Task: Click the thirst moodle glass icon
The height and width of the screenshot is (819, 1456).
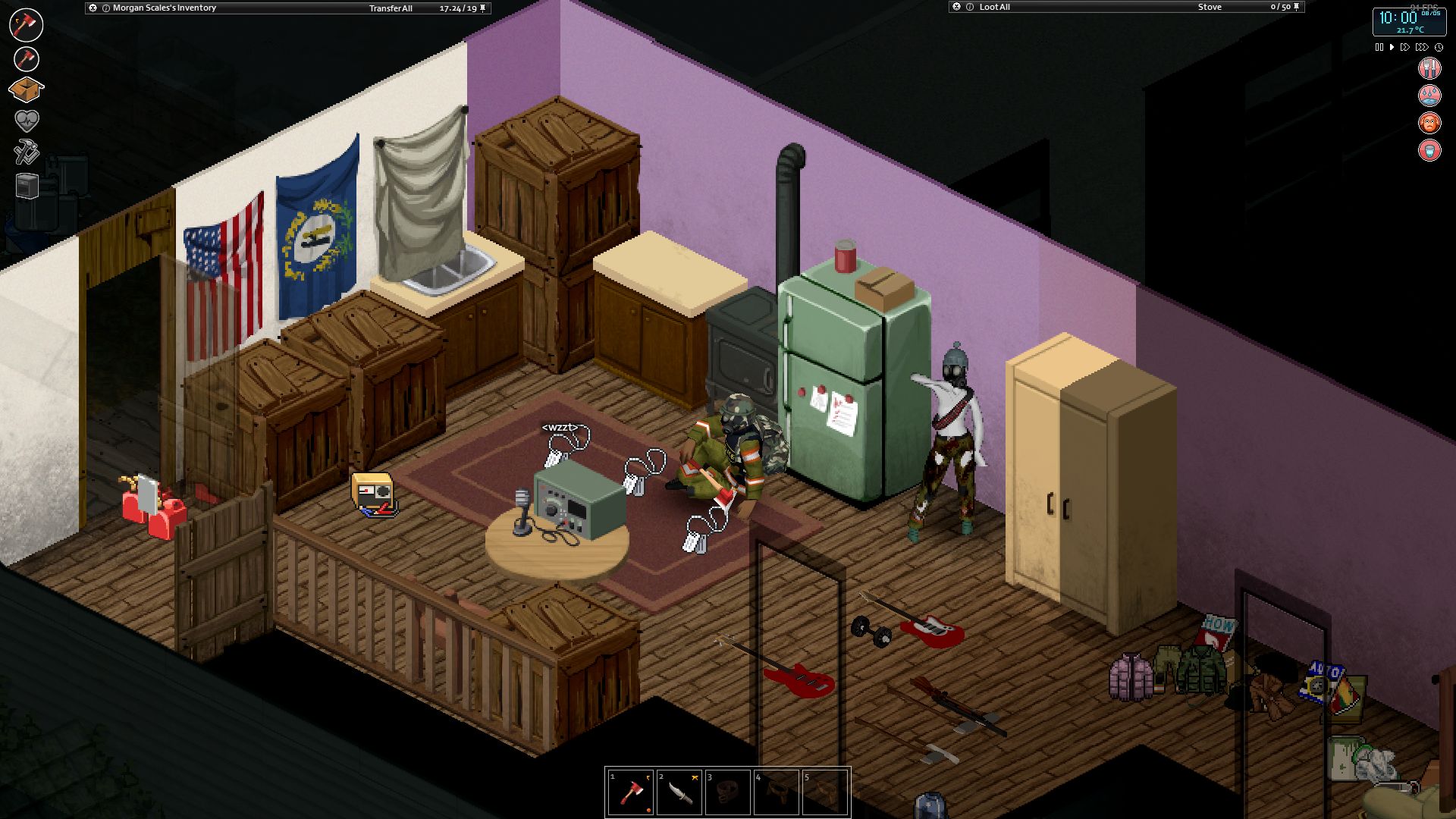Action: (x=1429, y=150)
